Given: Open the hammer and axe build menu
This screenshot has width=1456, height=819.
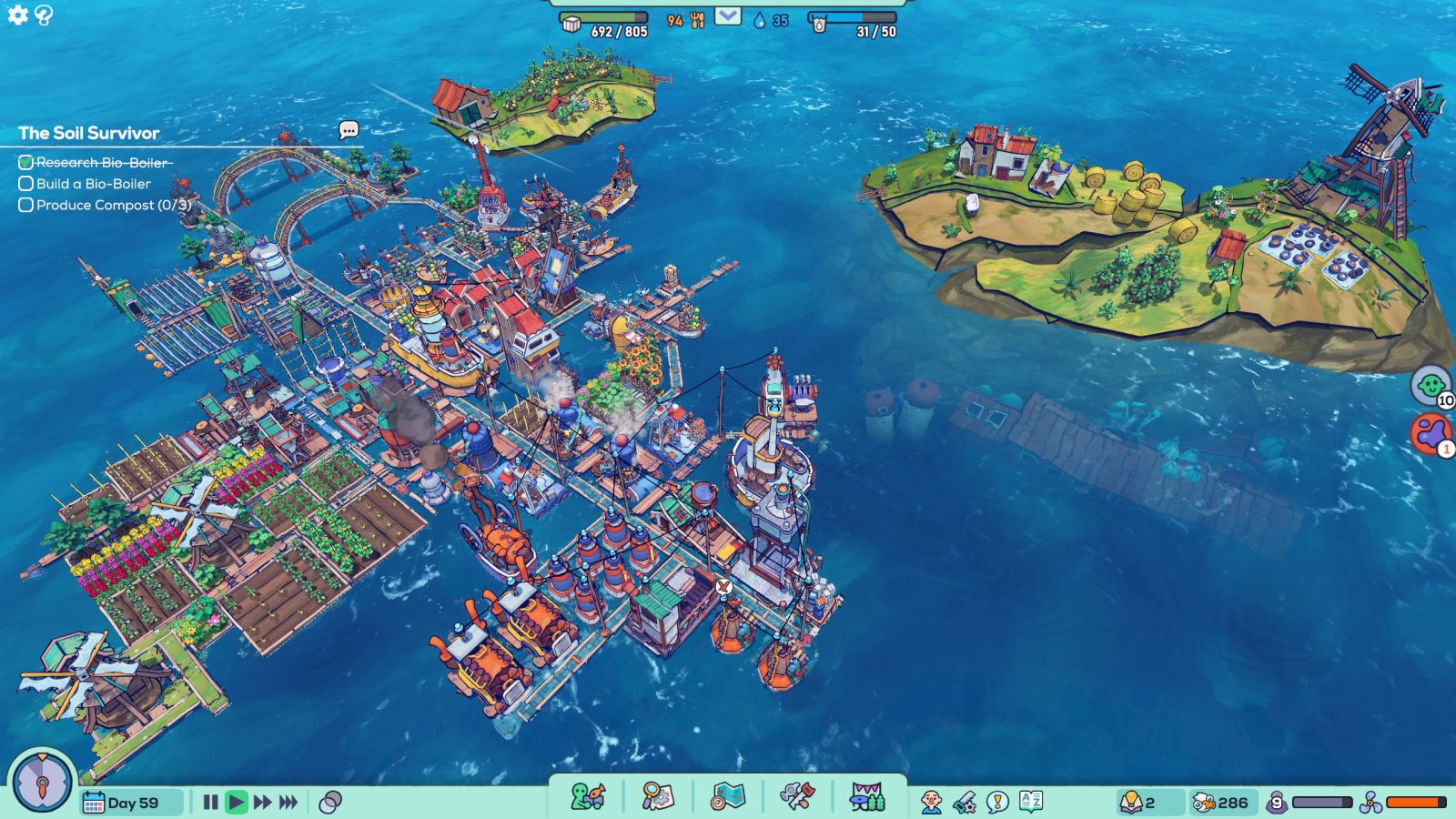Looking at the screenshot, I should coord(797,797).
